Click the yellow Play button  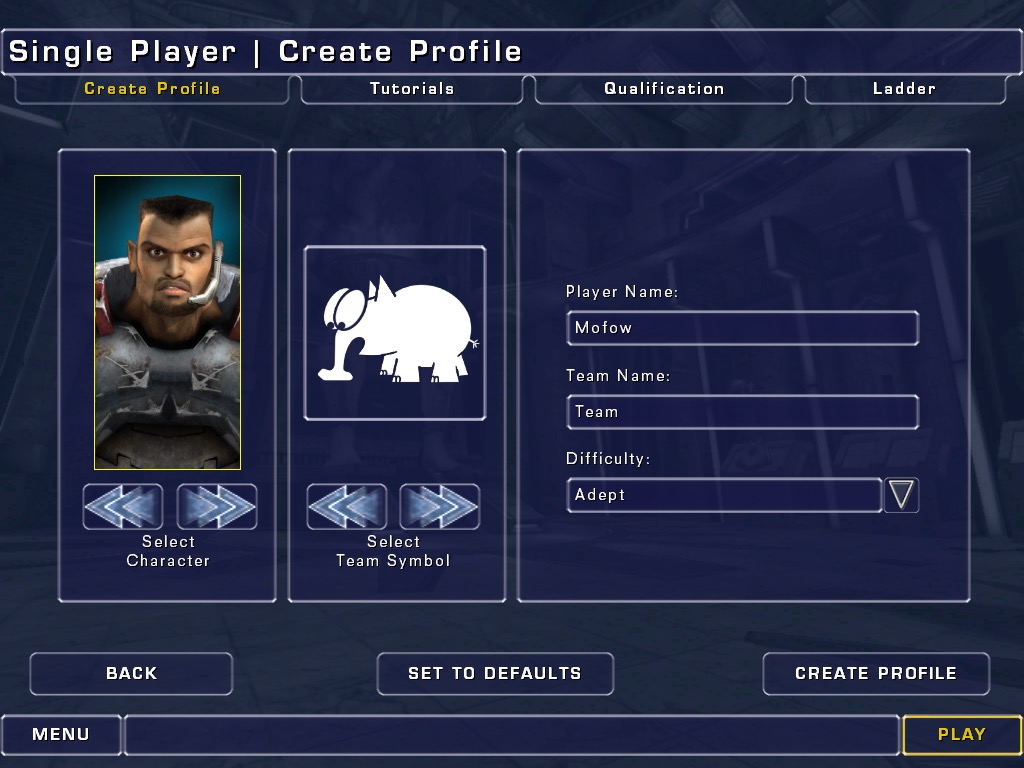point(961,735)
